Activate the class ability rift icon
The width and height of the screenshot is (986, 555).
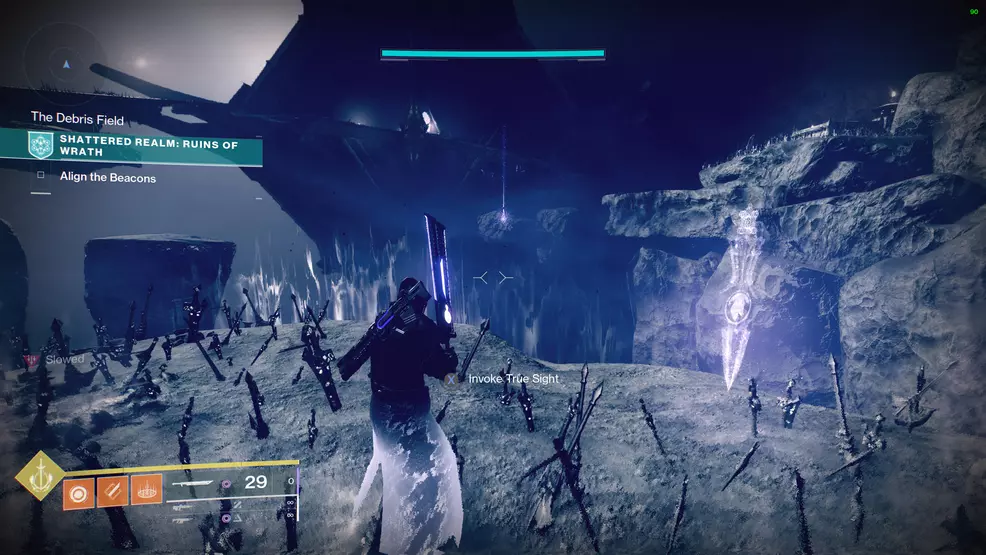pos(146,490)
